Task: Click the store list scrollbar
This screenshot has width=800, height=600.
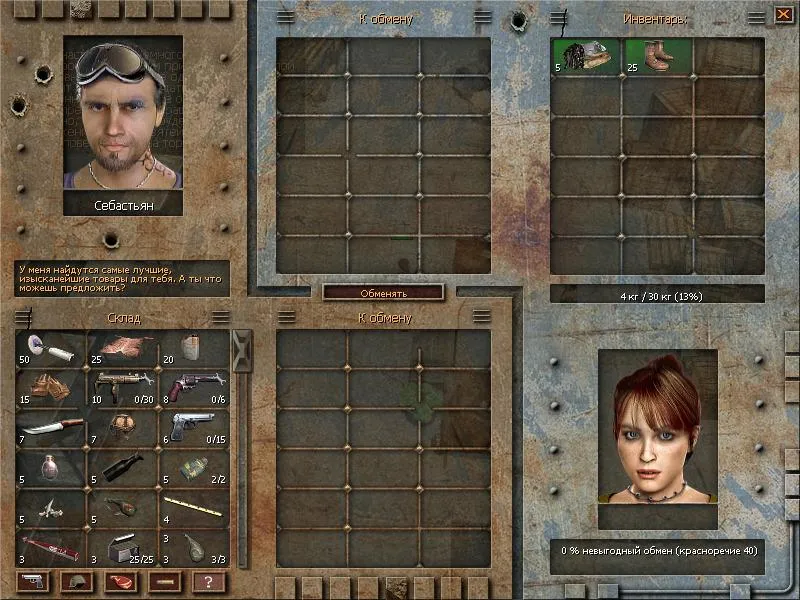Action: (x=241, y=450)
